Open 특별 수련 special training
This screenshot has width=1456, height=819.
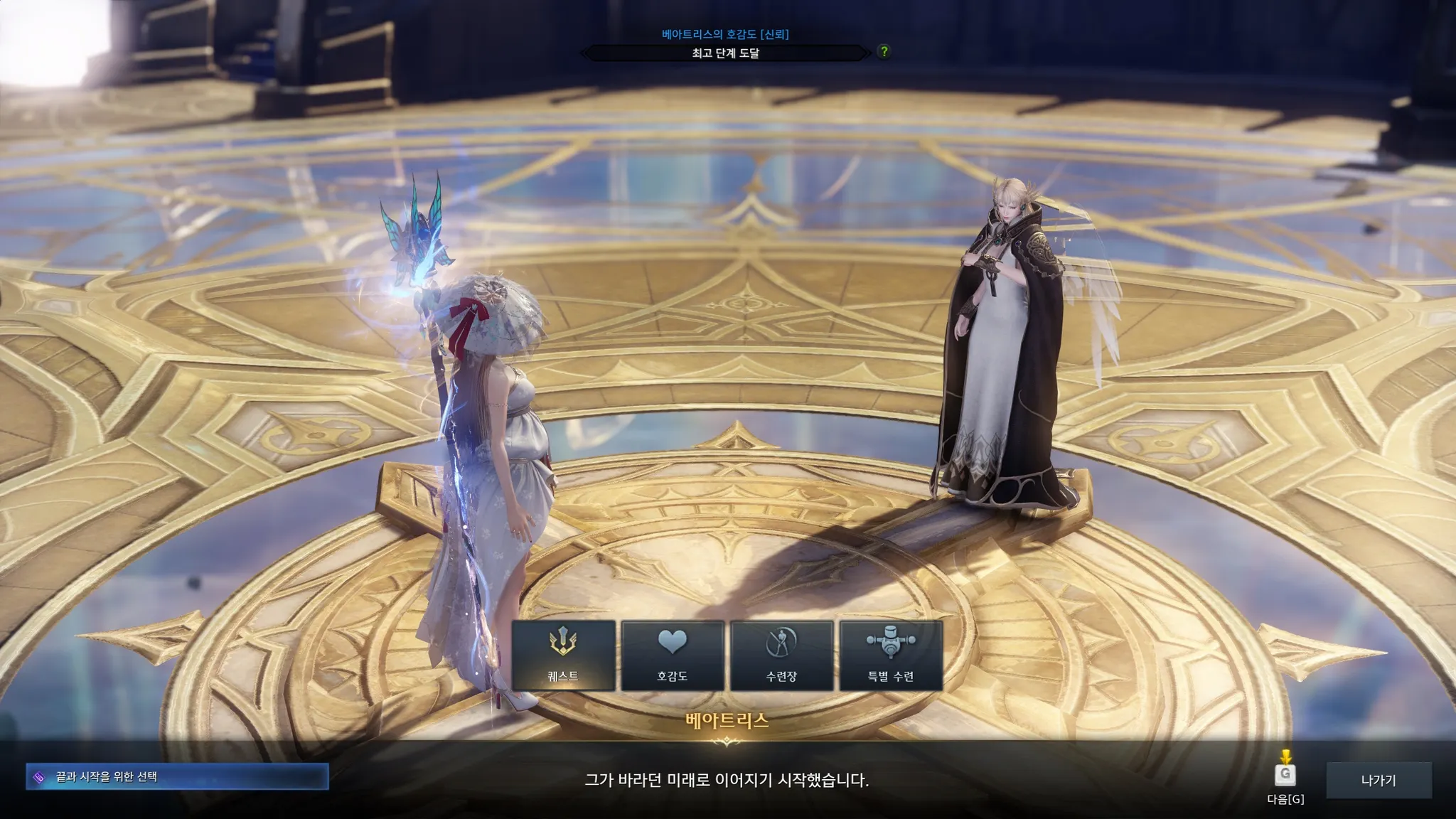click(891, 655)
